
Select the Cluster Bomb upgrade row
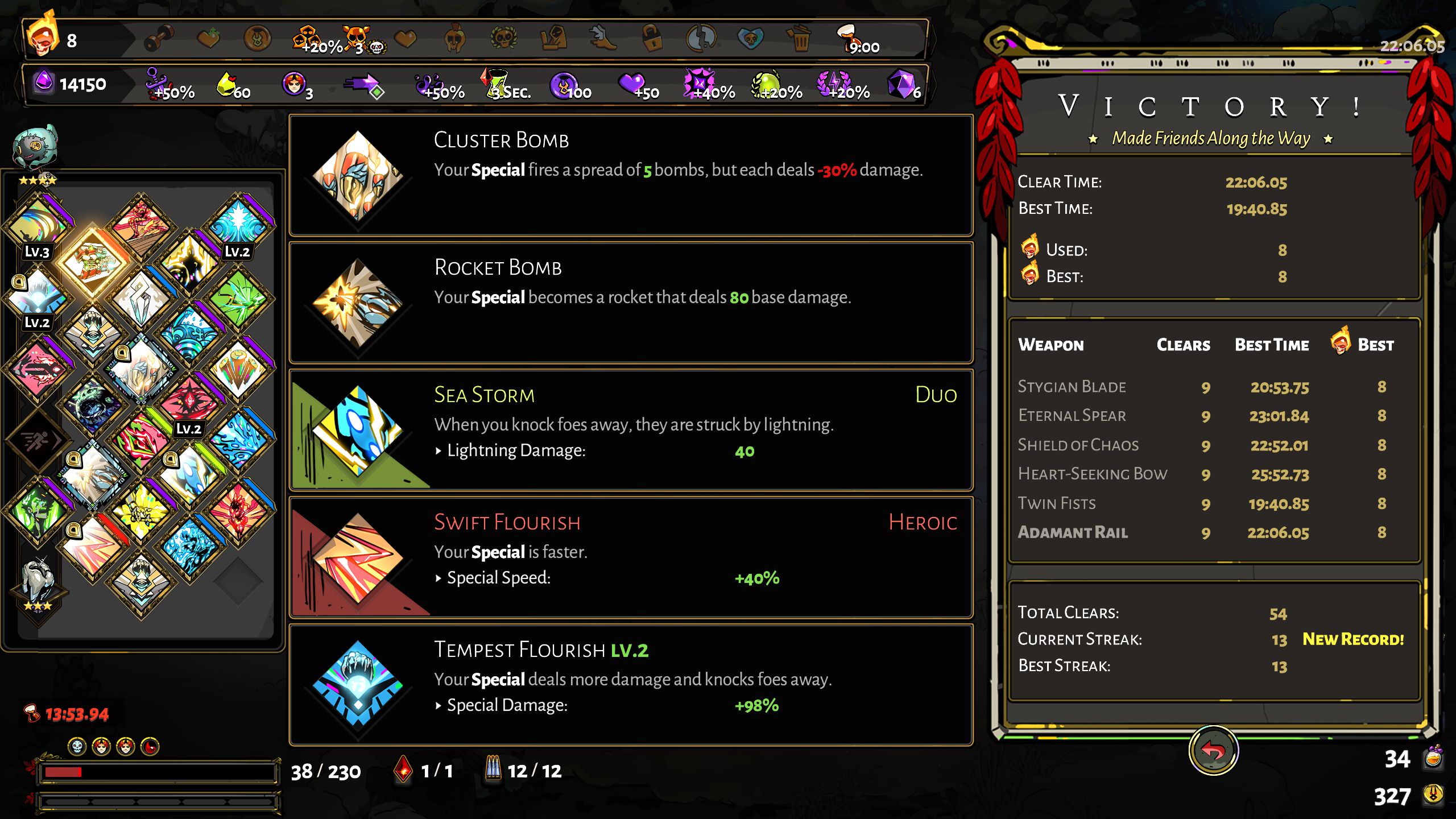pos(630,175)
